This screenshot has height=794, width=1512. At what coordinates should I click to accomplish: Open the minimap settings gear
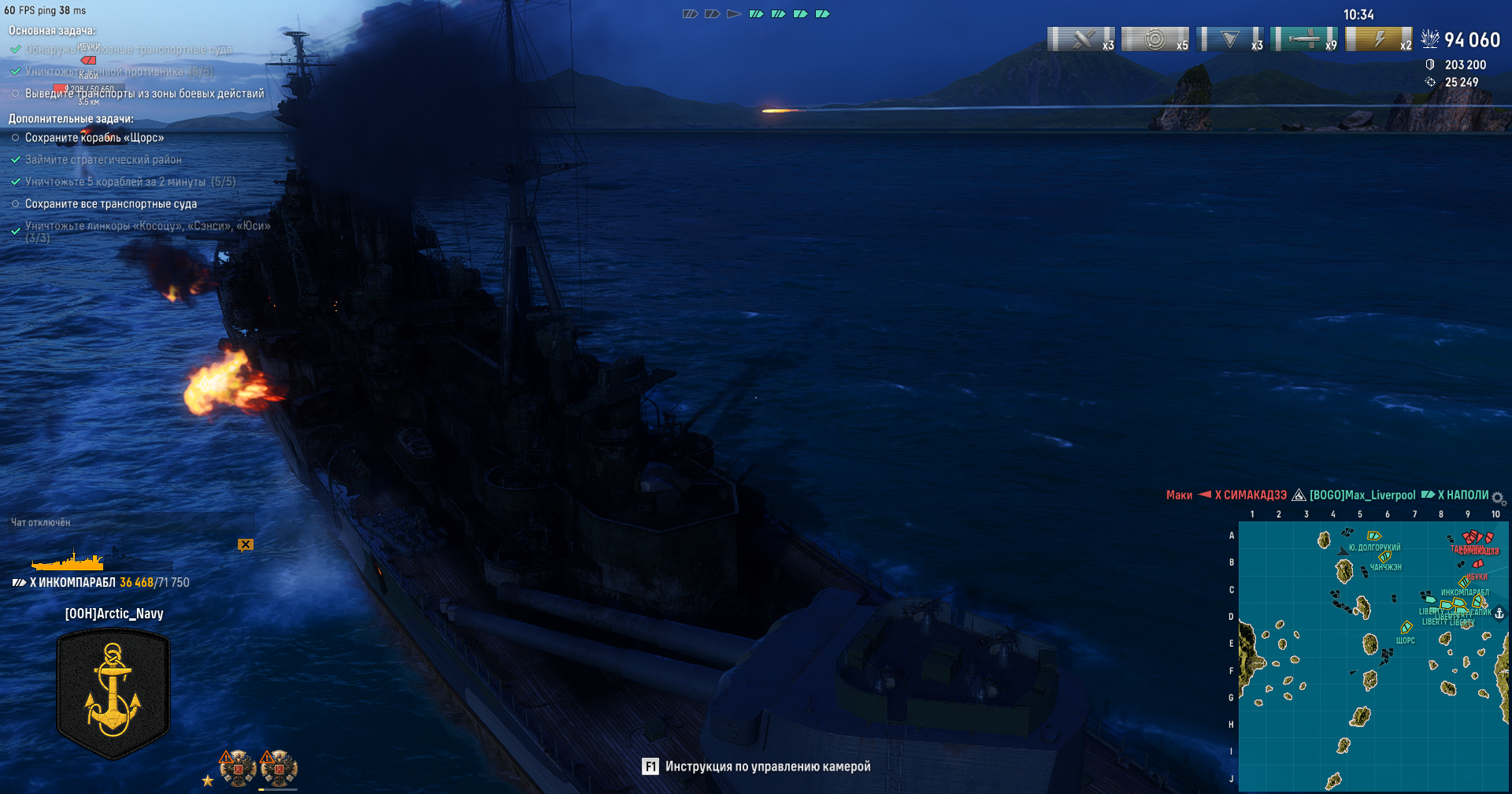(x=1499, y=499)
